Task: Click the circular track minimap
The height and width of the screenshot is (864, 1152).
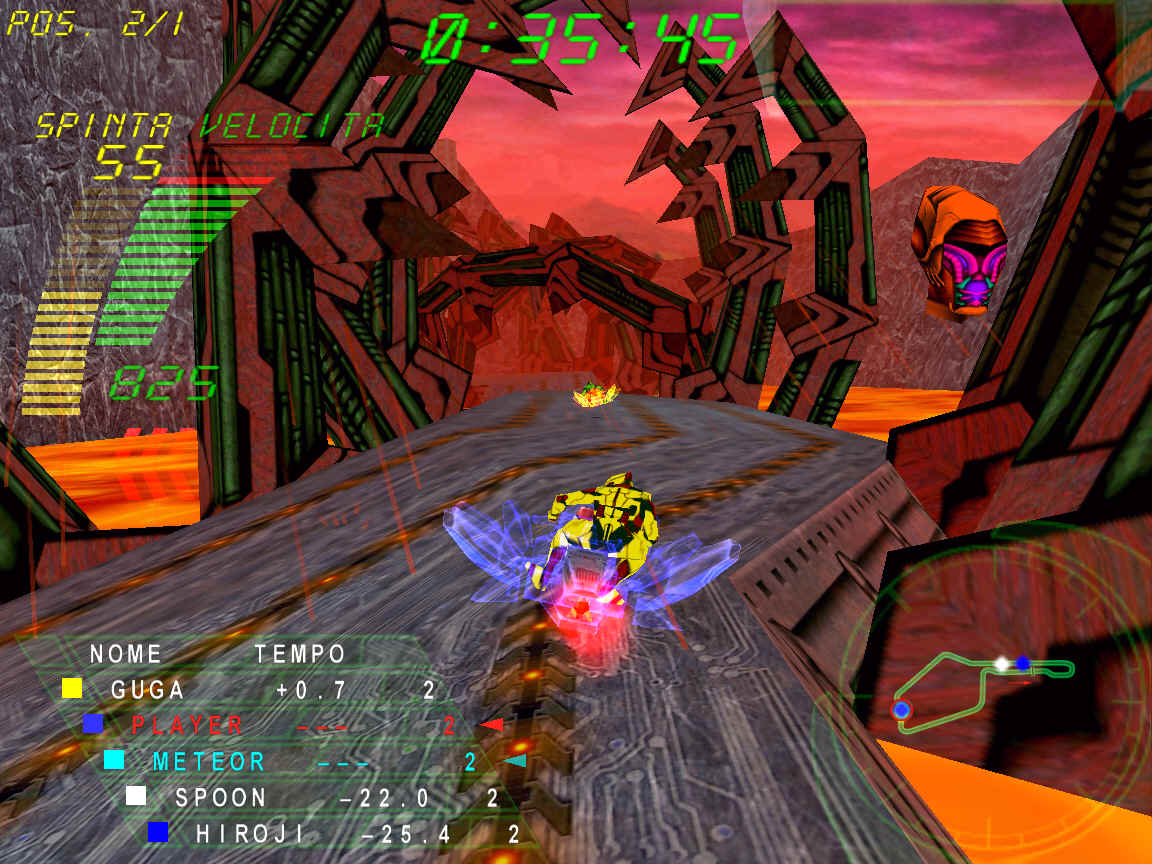Action: pos(985,690)
